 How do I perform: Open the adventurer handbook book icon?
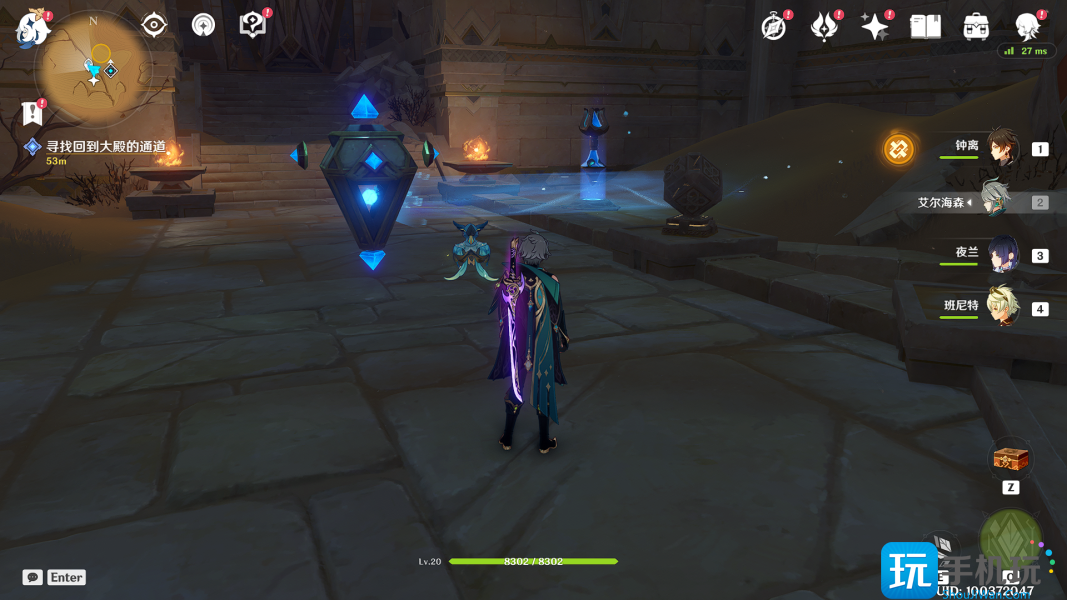click(x=925, y=27)
